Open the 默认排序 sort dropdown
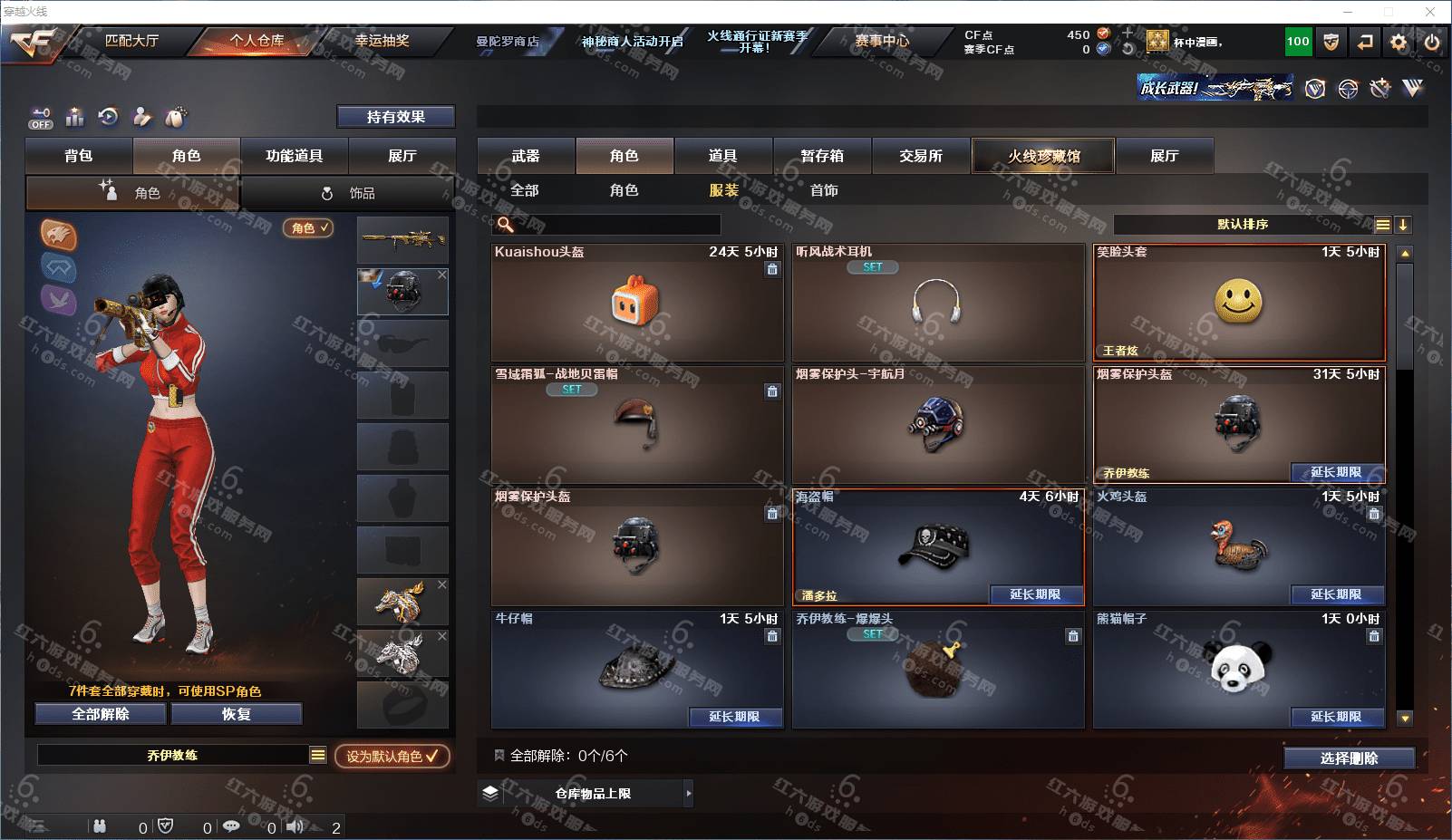Viewport: 1452px width, 840px height. 1243,225
